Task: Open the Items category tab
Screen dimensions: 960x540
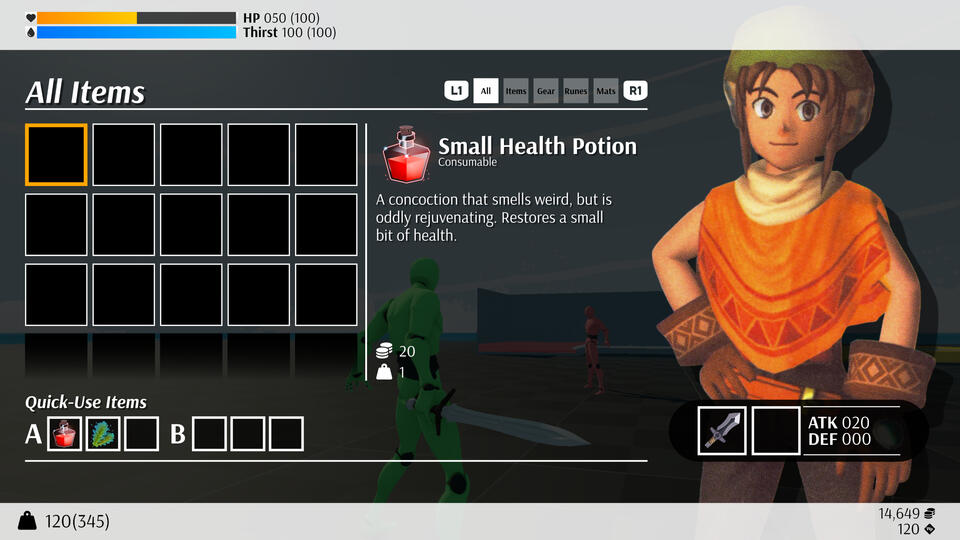Action: click(516, 91)
